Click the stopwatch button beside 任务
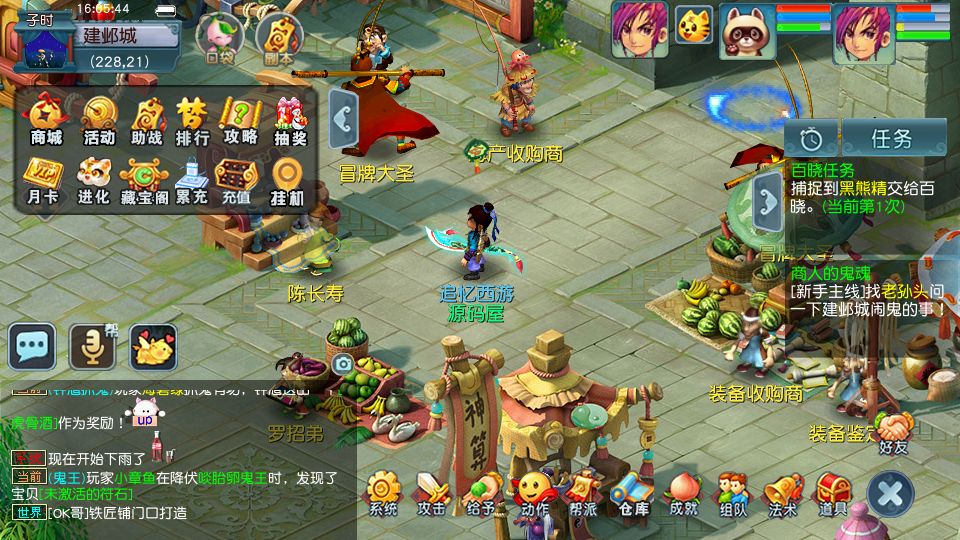 click(x=810, y=137)
